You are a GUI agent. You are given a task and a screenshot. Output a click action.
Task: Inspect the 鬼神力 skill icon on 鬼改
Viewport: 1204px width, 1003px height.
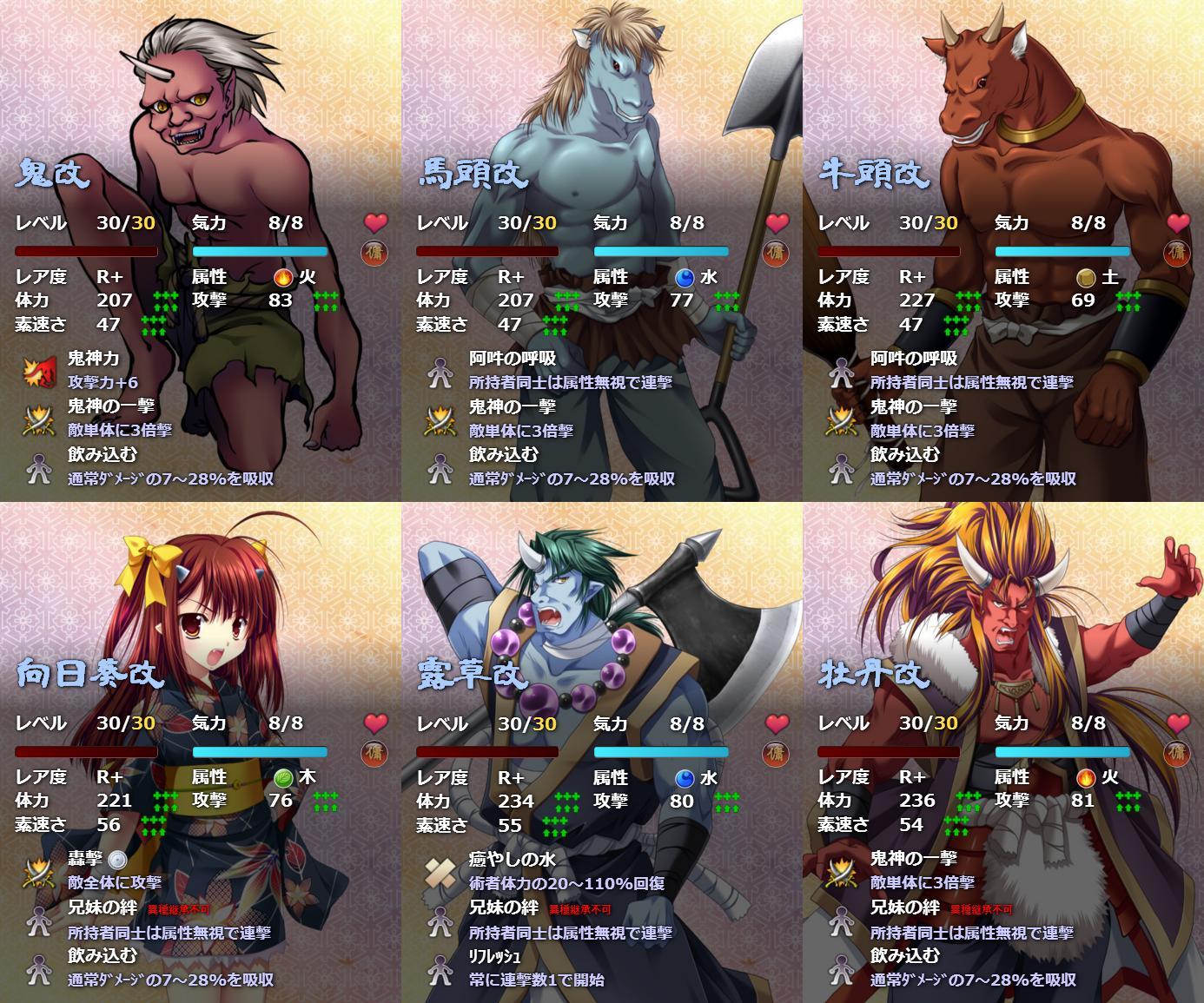point(37,371)
